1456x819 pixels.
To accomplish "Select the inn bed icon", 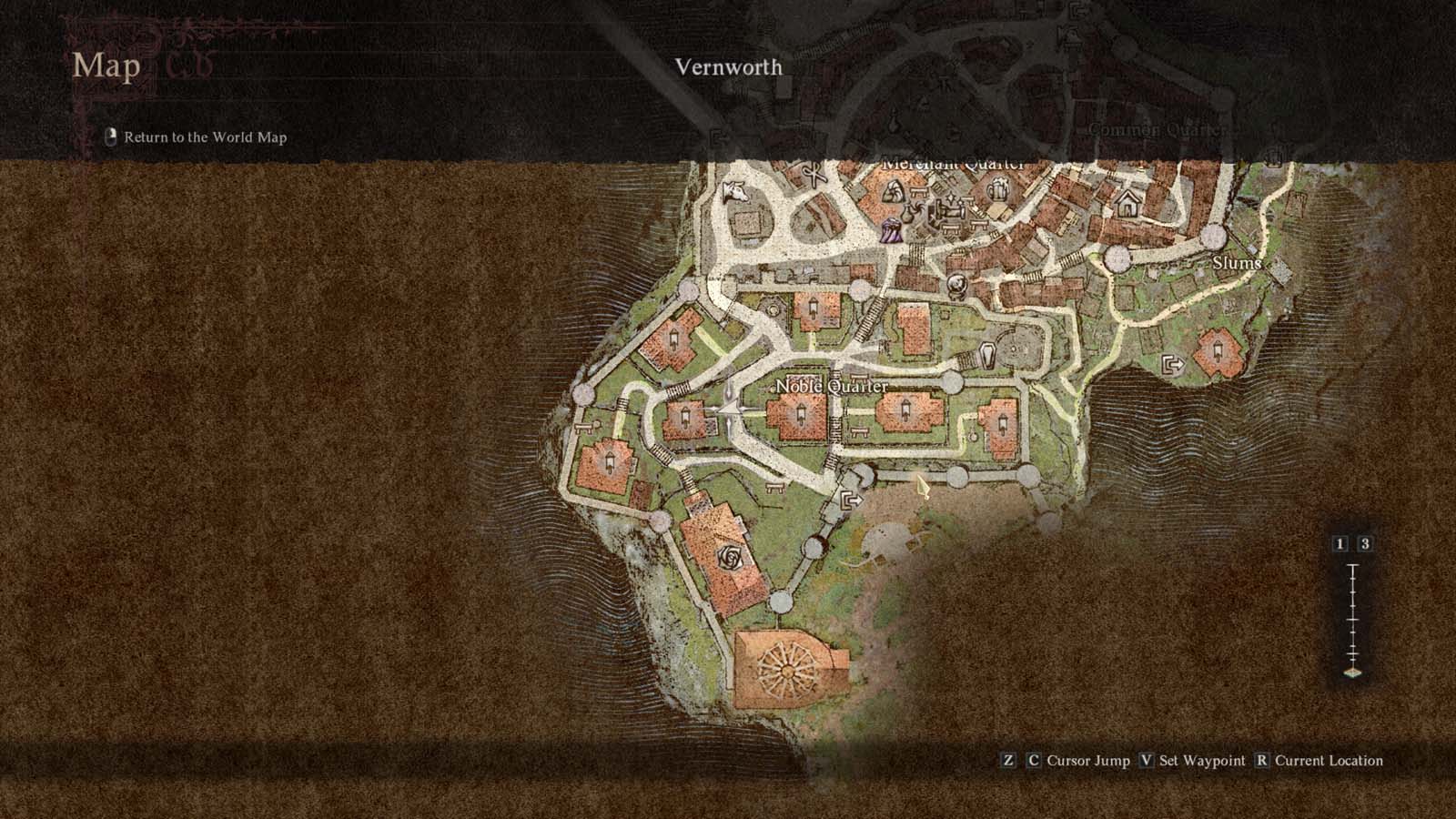I will click(949, 210).
